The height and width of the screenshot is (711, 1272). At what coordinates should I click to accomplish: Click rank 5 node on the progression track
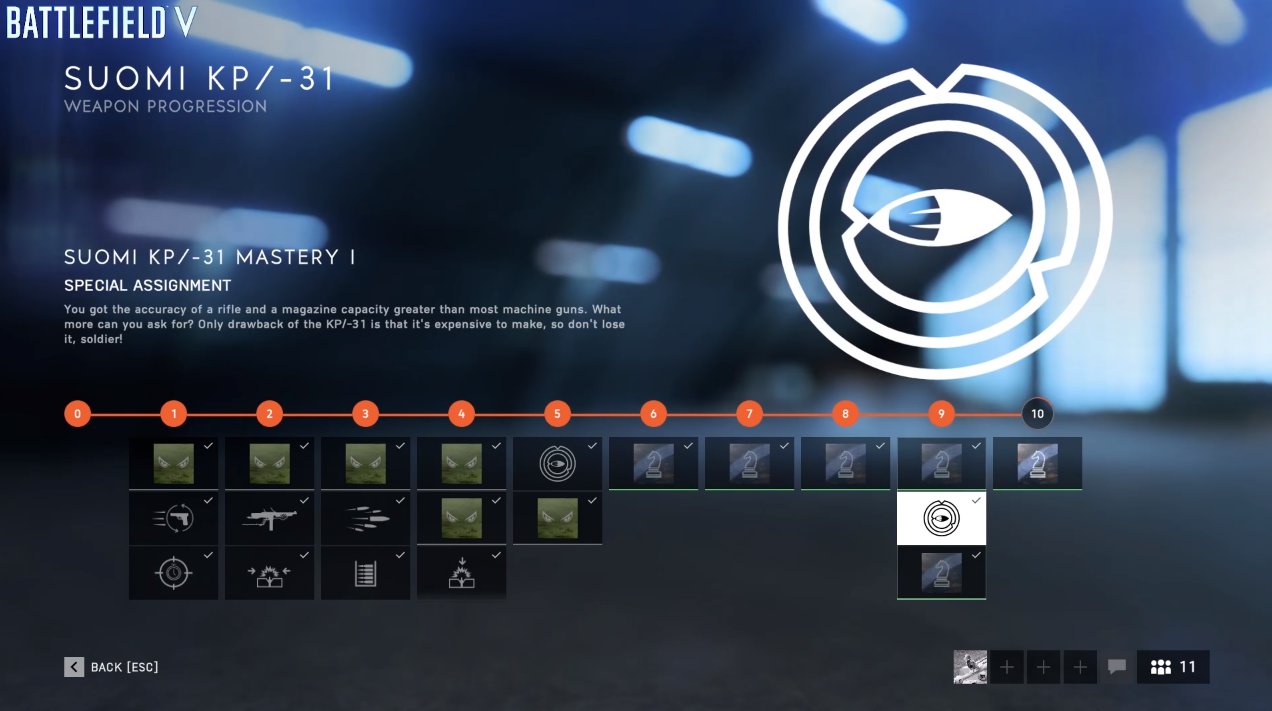pos(557,414)
